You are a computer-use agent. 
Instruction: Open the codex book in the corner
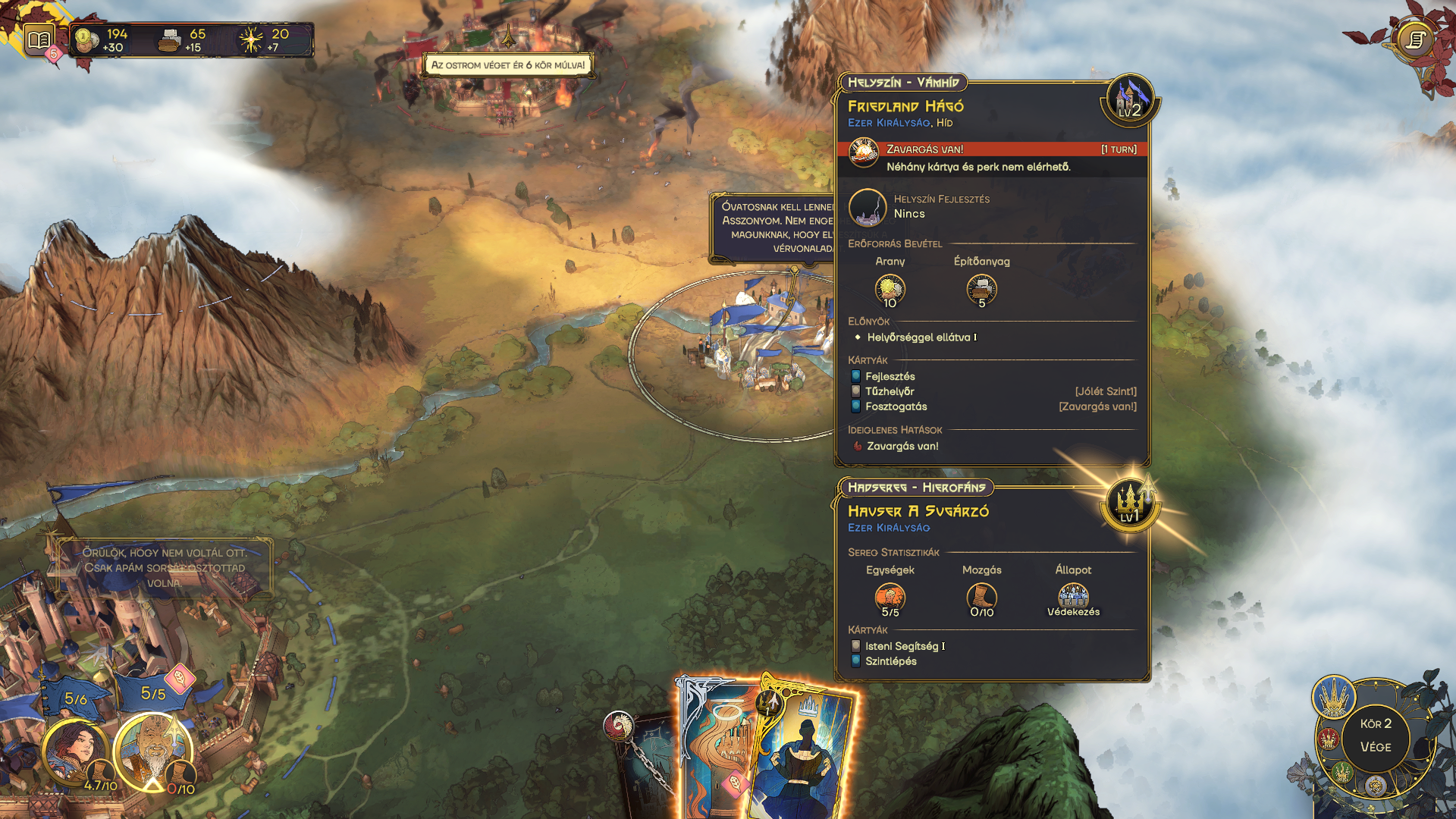tap(39, 39)
